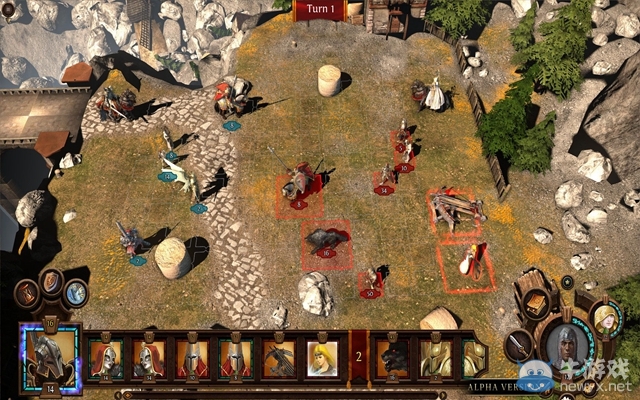640x400 pixels.
Task: Click the sword attack icon
Action: 519,345
